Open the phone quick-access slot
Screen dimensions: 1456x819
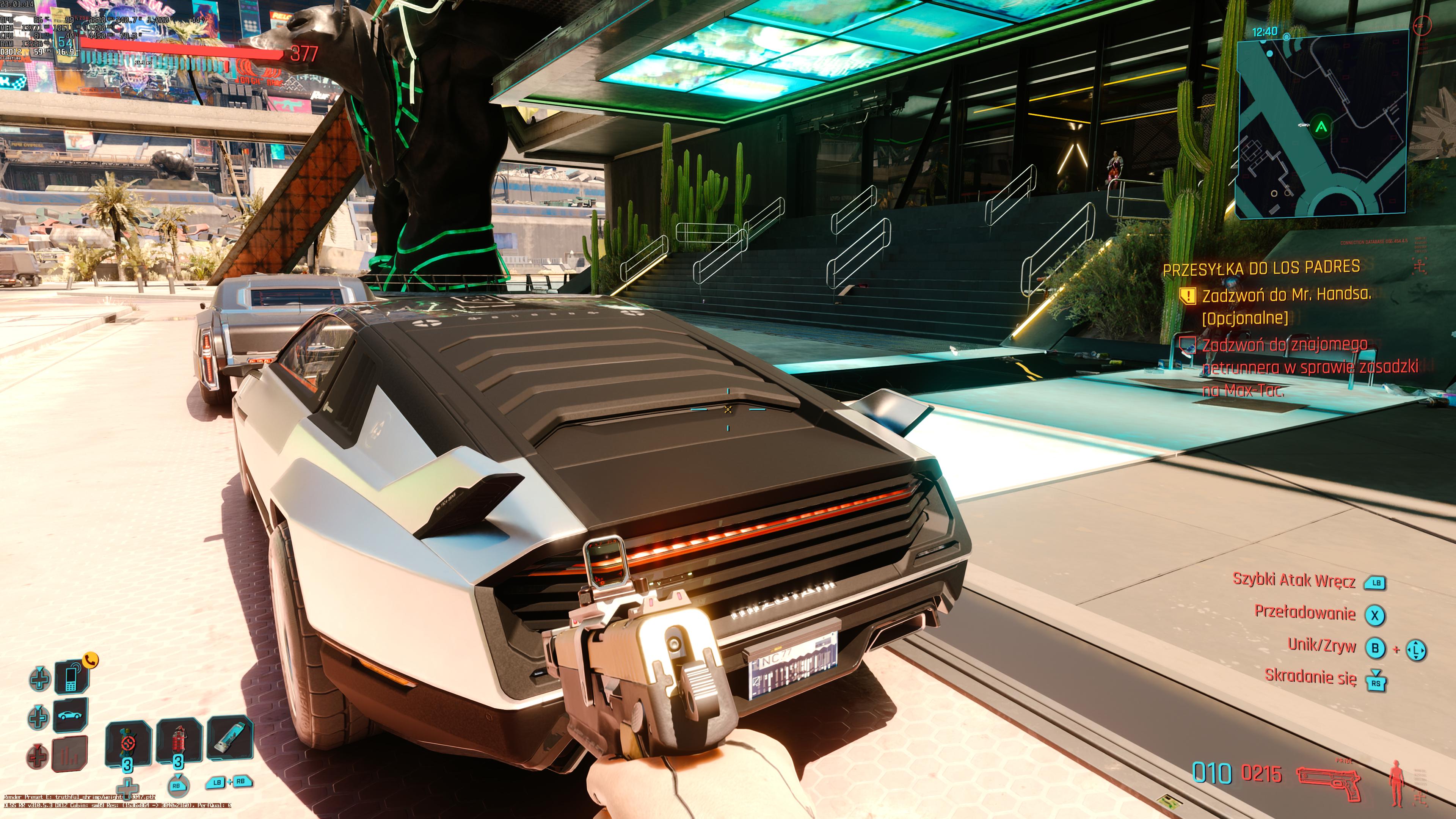click(x=71, y=677)
